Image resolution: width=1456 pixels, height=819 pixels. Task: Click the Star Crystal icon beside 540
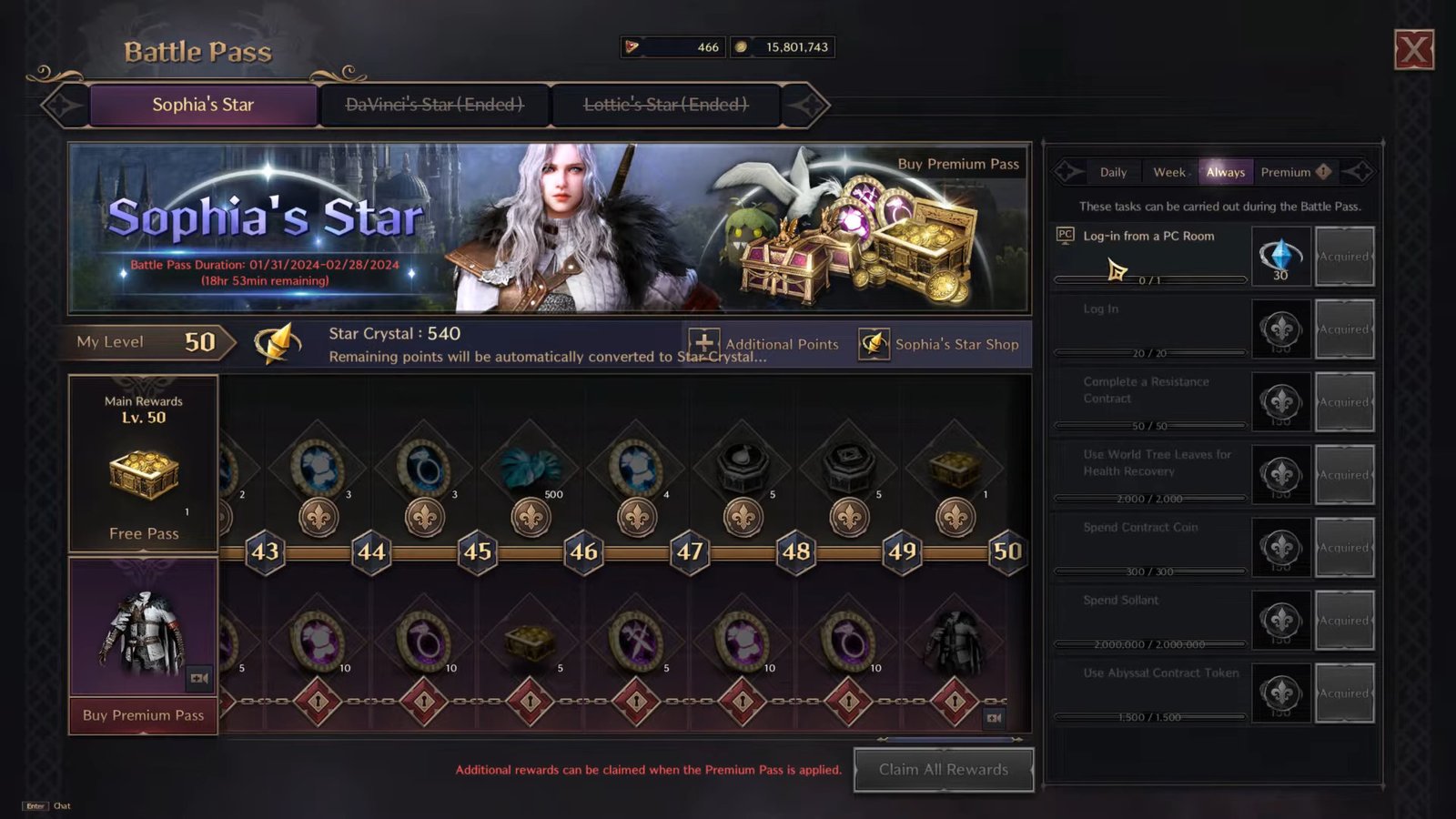click(278, 344)
